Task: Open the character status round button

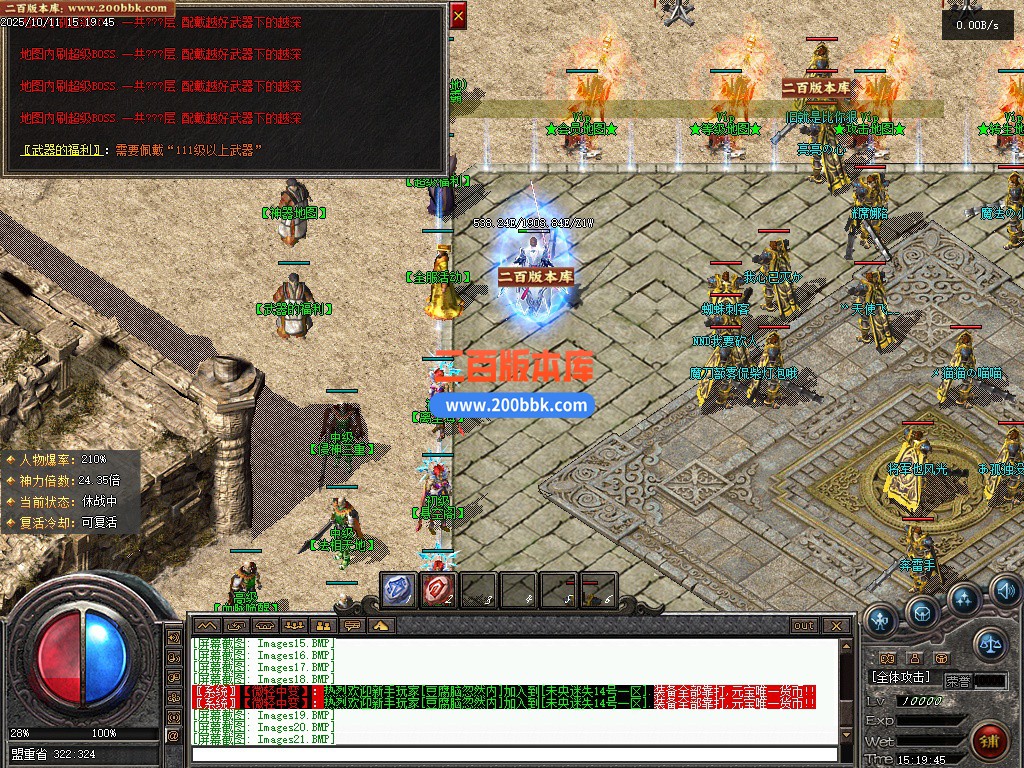Action: point(881,620)
